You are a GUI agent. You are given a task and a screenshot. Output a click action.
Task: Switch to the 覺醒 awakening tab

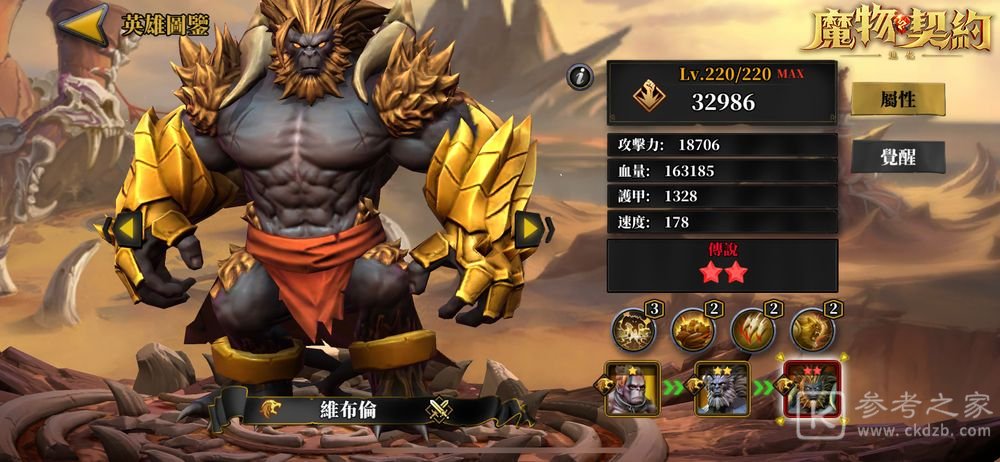[x=884, y=156]
